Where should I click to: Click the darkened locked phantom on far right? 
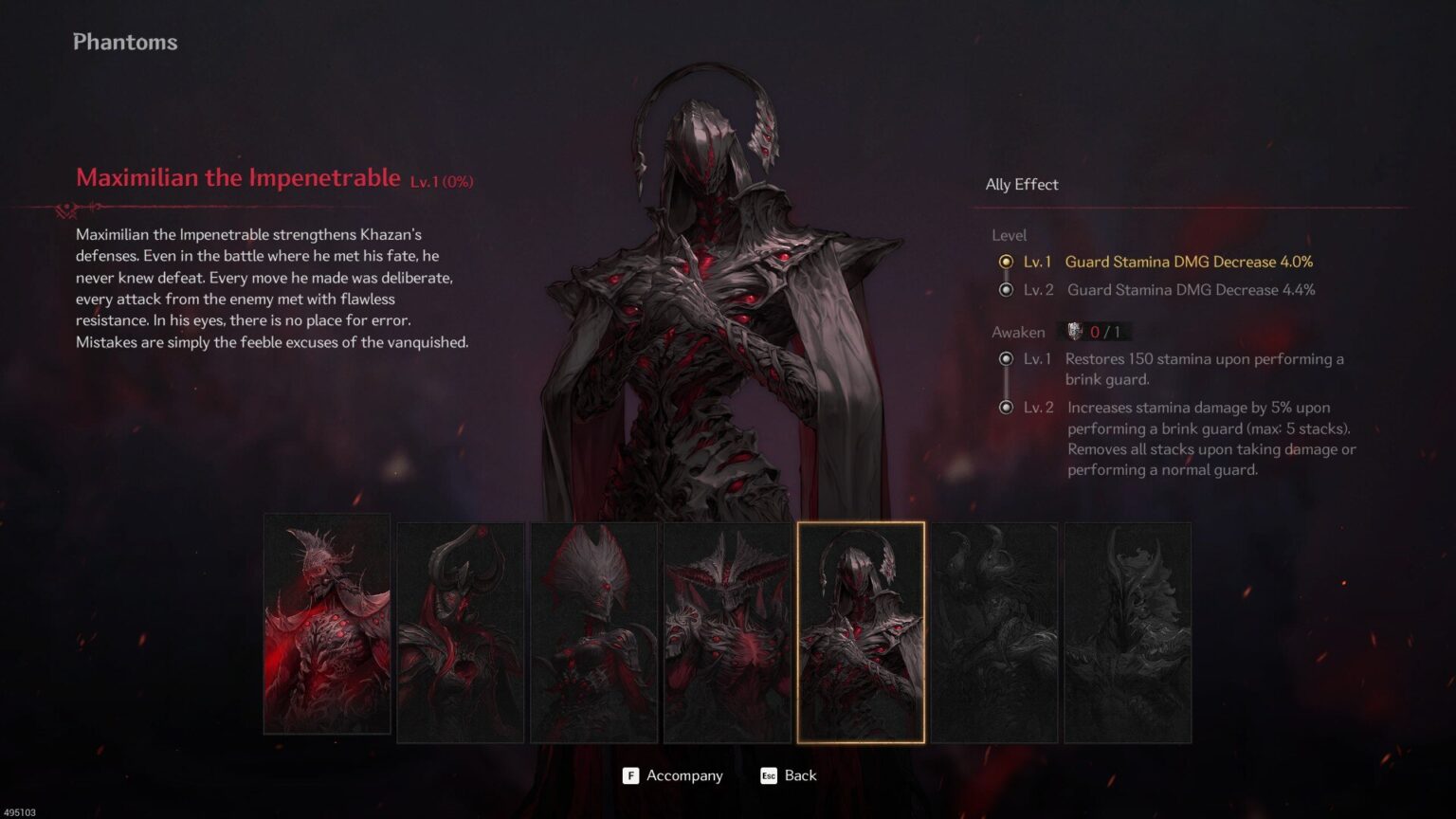pyautogui.click(x=1128, y=630)
